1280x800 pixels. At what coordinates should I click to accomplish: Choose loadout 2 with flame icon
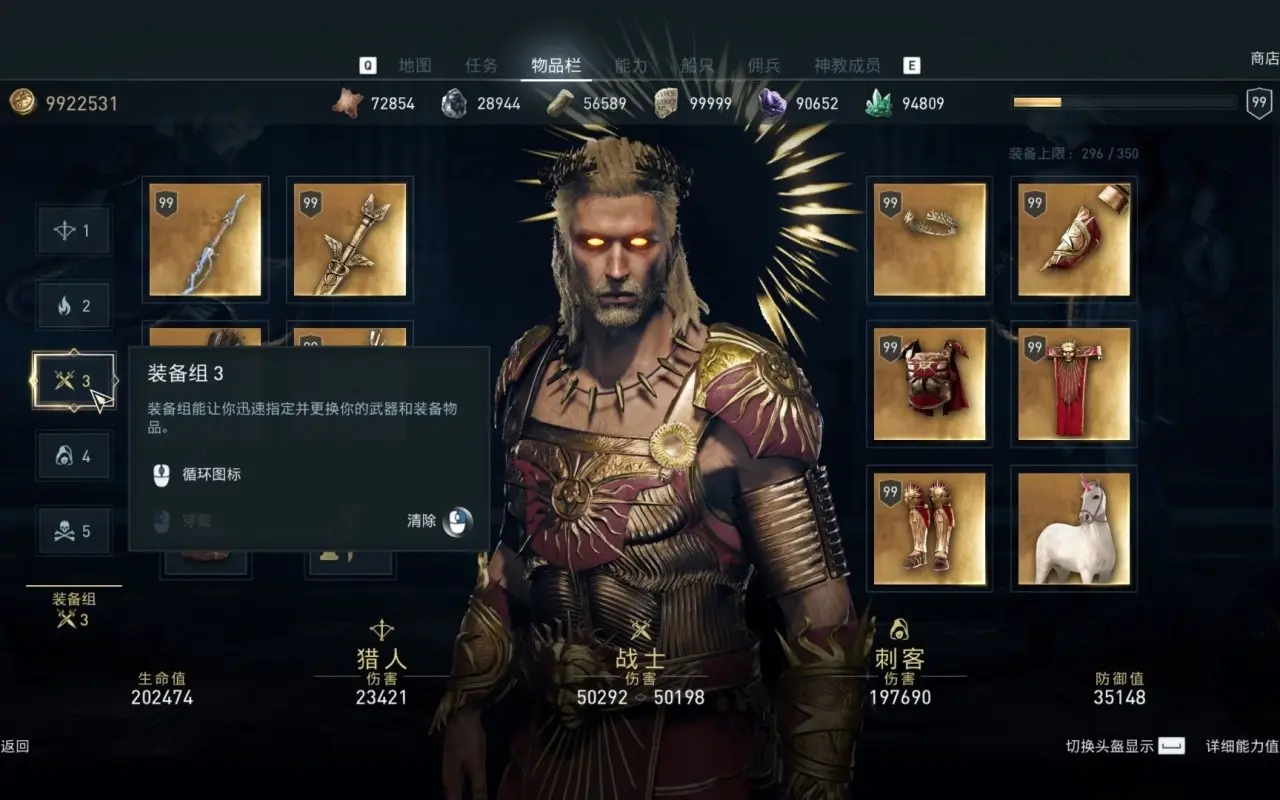[74, 306]
